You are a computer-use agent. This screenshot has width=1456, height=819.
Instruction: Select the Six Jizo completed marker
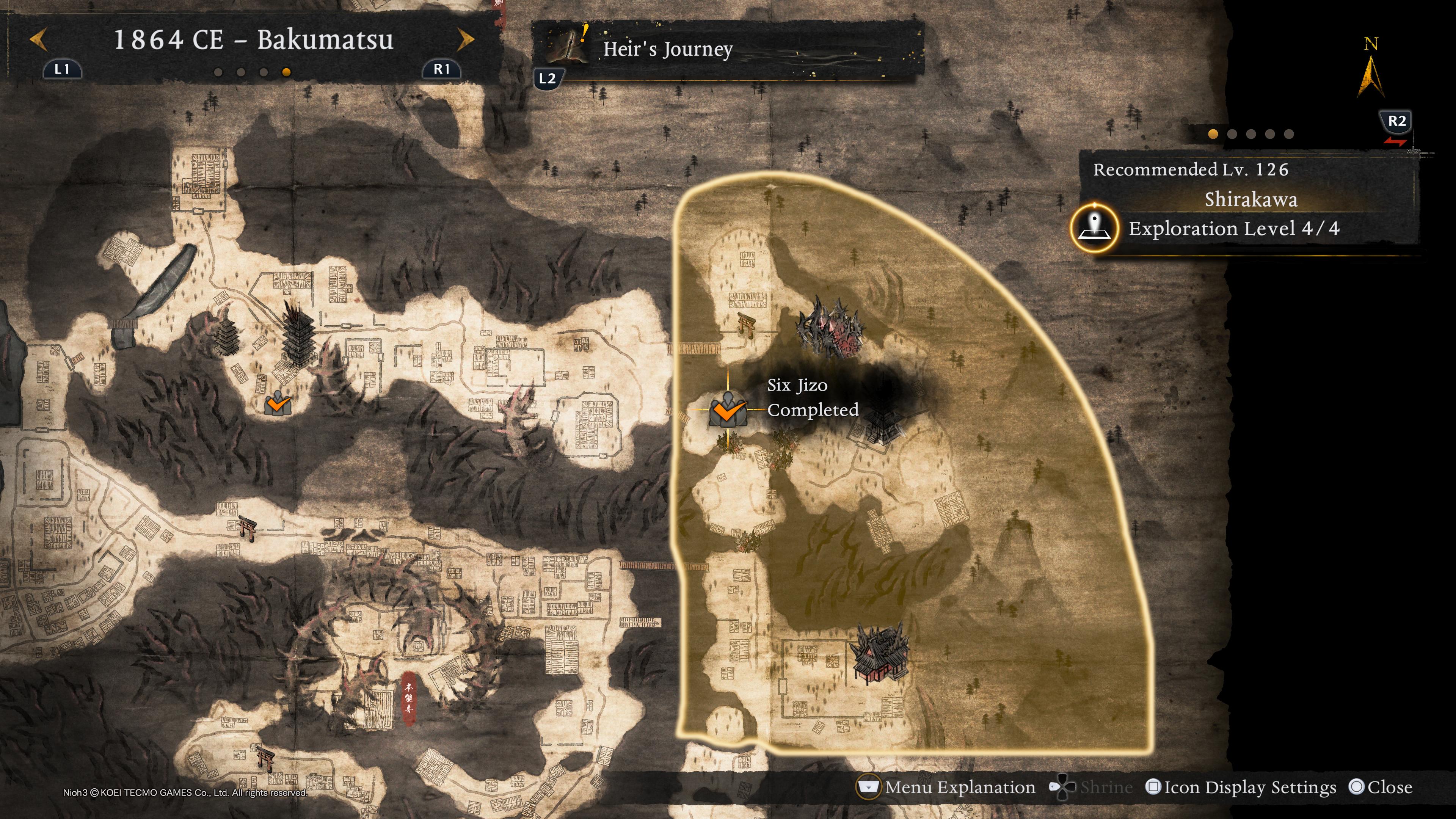click(x=728, y=409)
